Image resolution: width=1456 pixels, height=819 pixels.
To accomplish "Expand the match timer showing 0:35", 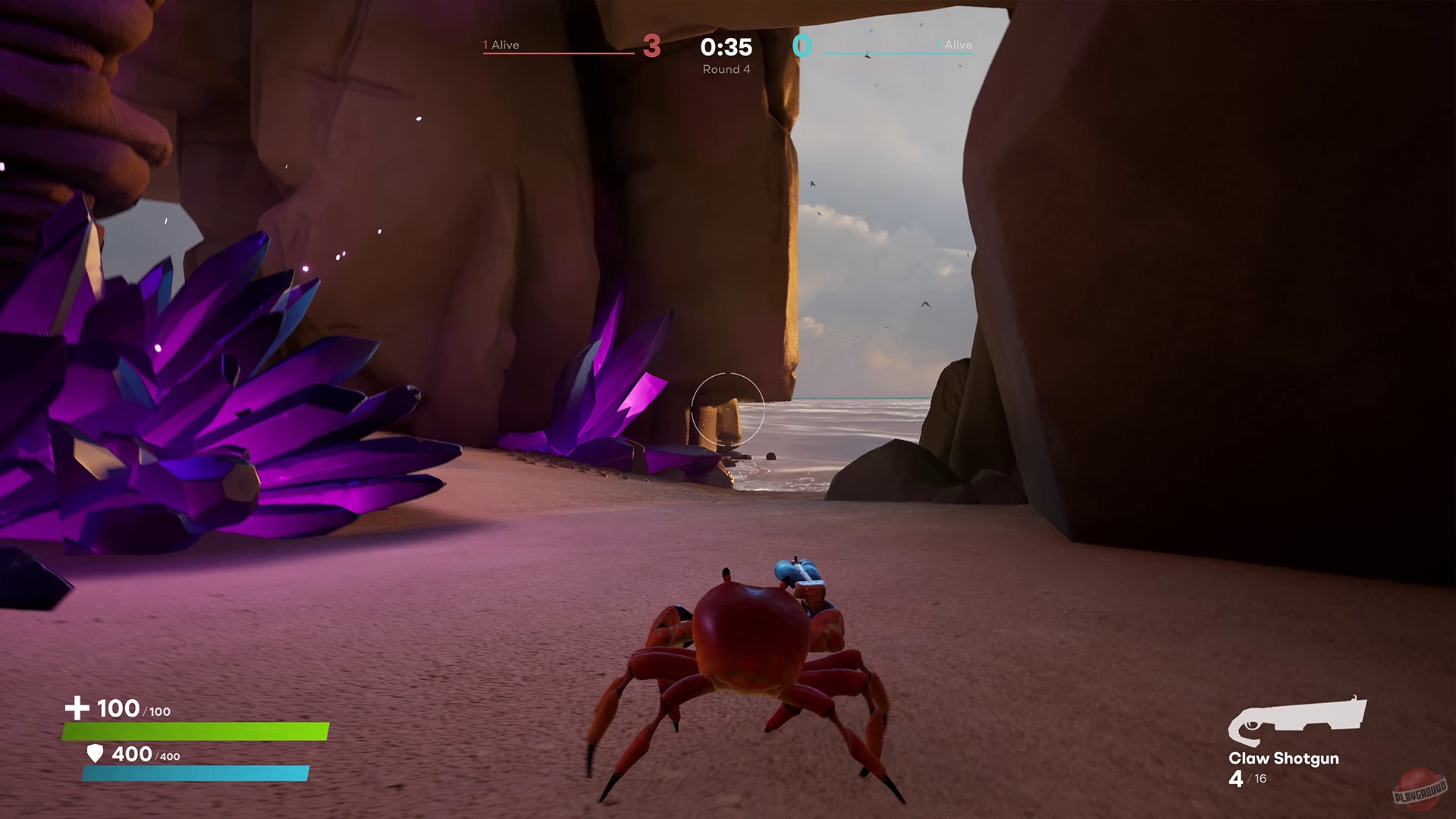I will coord(725,47).
